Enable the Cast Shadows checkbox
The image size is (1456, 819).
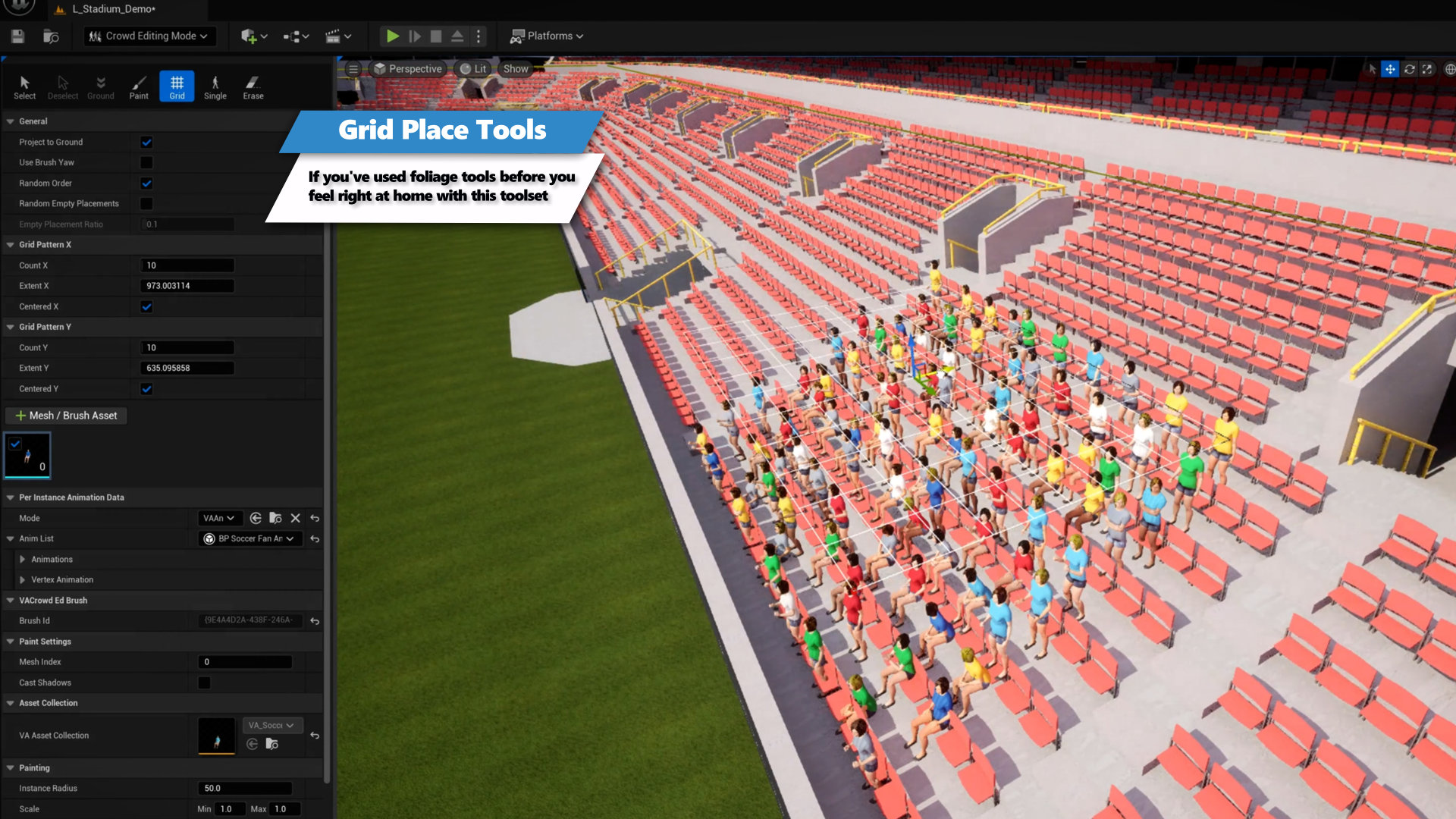tap(204, 682)
